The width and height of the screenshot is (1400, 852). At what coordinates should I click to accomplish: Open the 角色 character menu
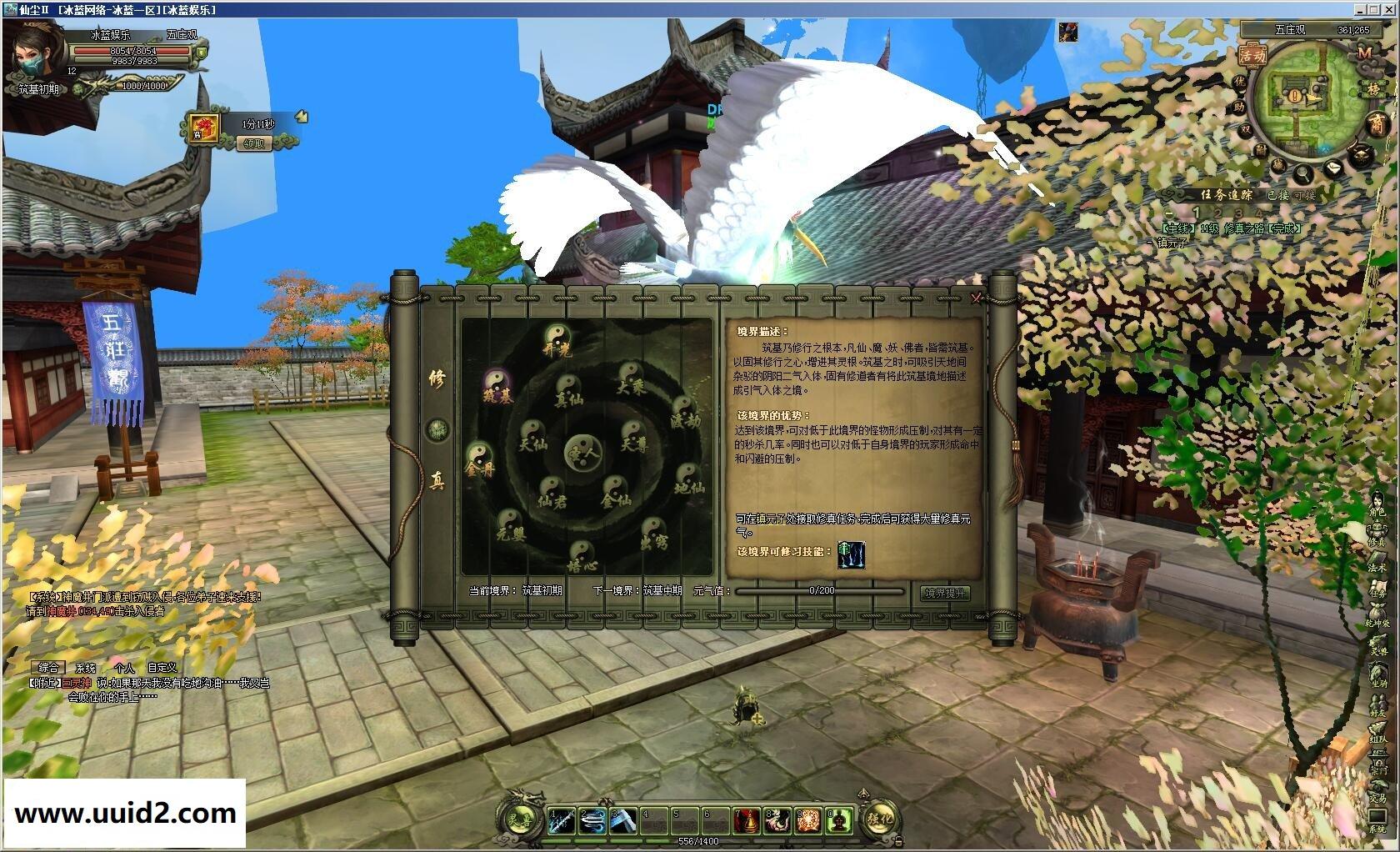point(1377,504)
